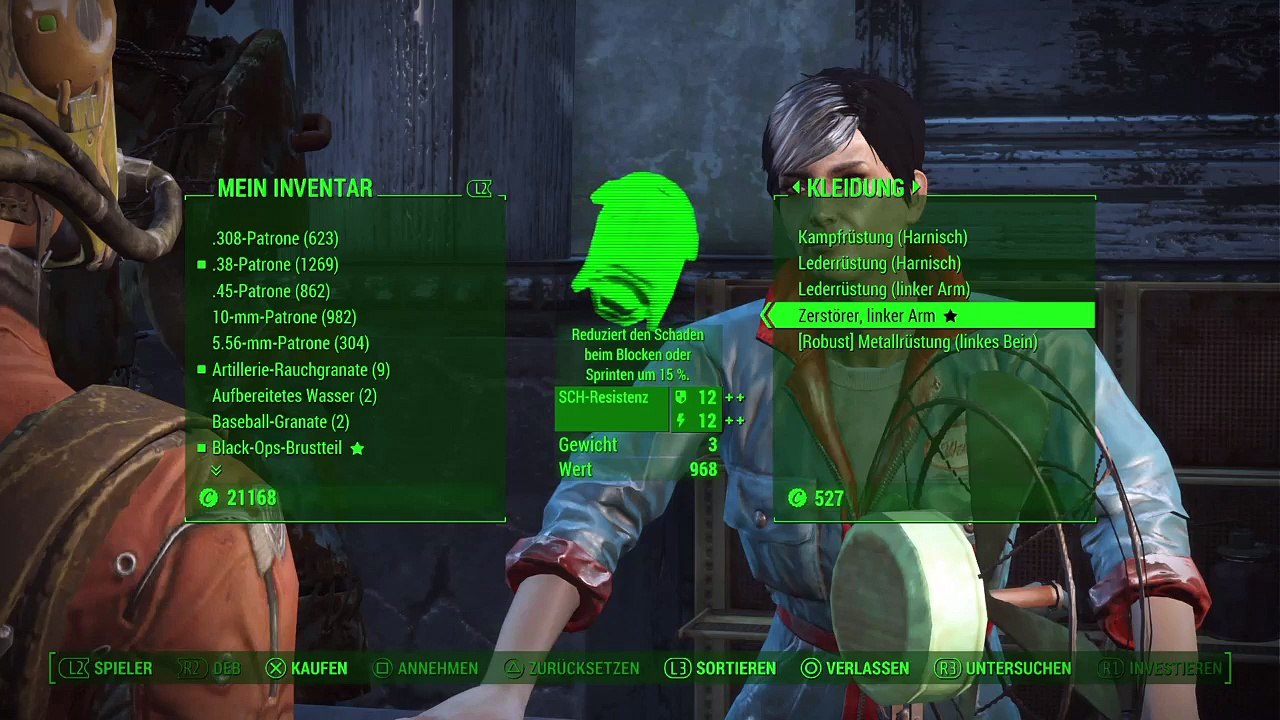1280x720 pixels.
Task: Switch vendor category with left arrow
Action: pos(796,188)
